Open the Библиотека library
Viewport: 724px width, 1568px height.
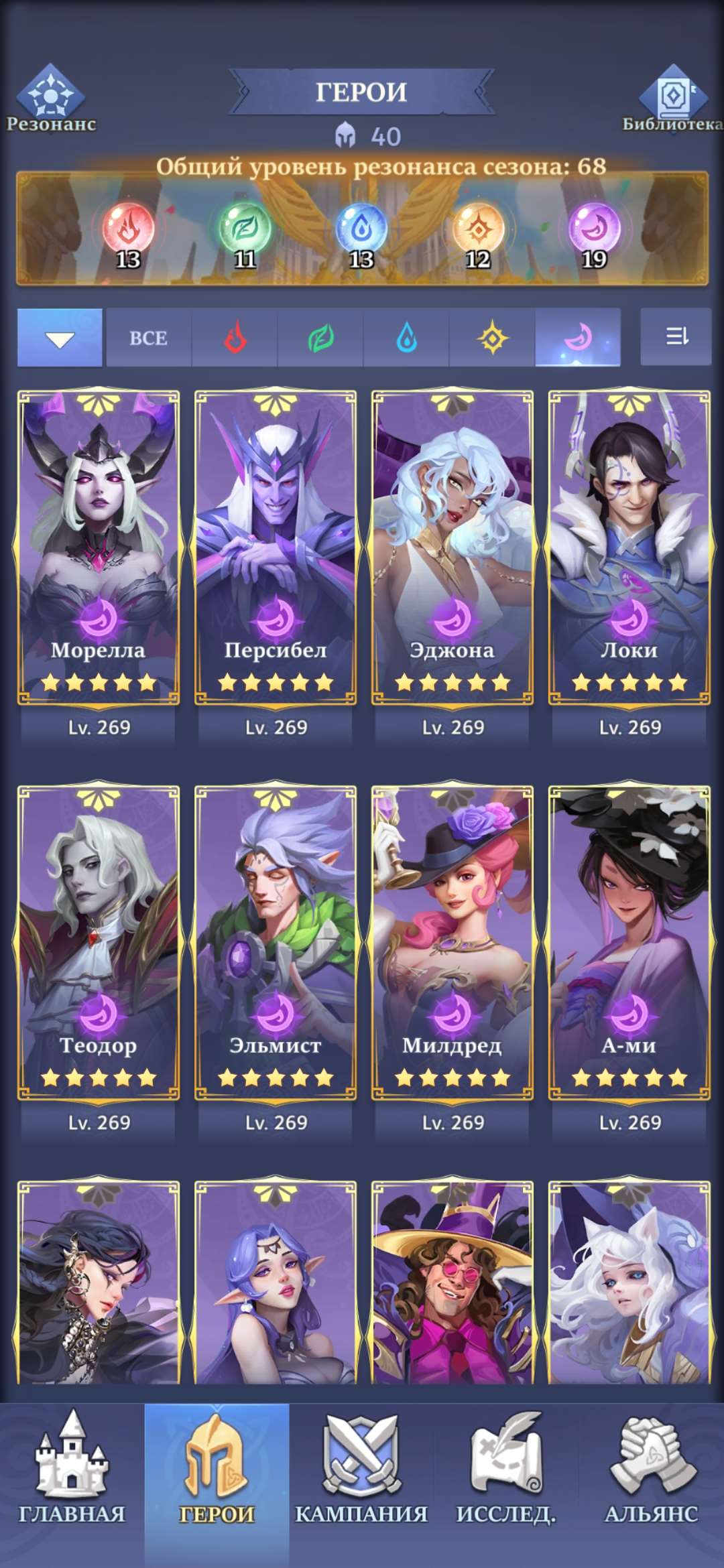[672, 99]
